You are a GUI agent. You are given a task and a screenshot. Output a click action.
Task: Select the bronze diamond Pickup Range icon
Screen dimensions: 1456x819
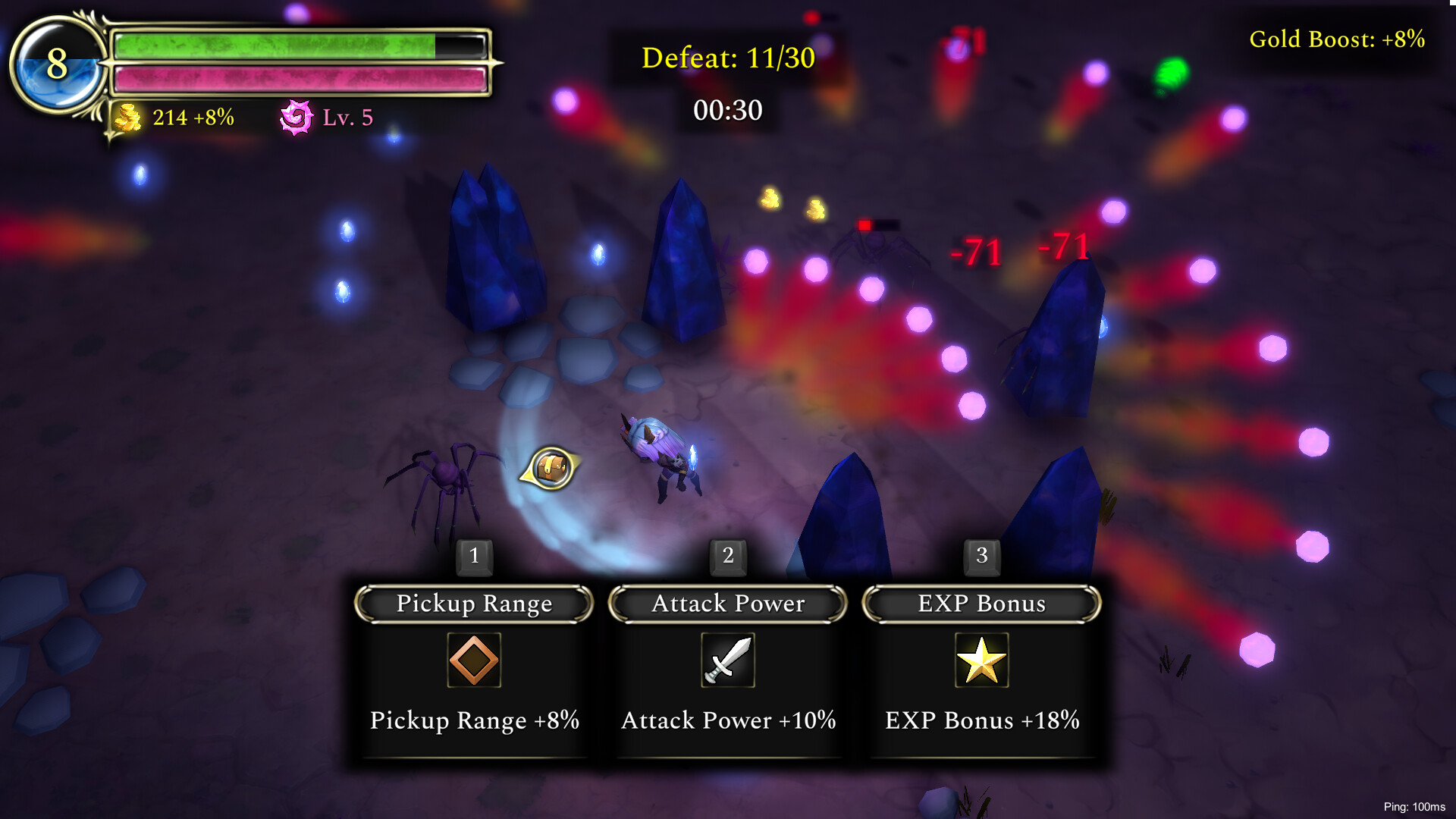[x=473, y=661]
